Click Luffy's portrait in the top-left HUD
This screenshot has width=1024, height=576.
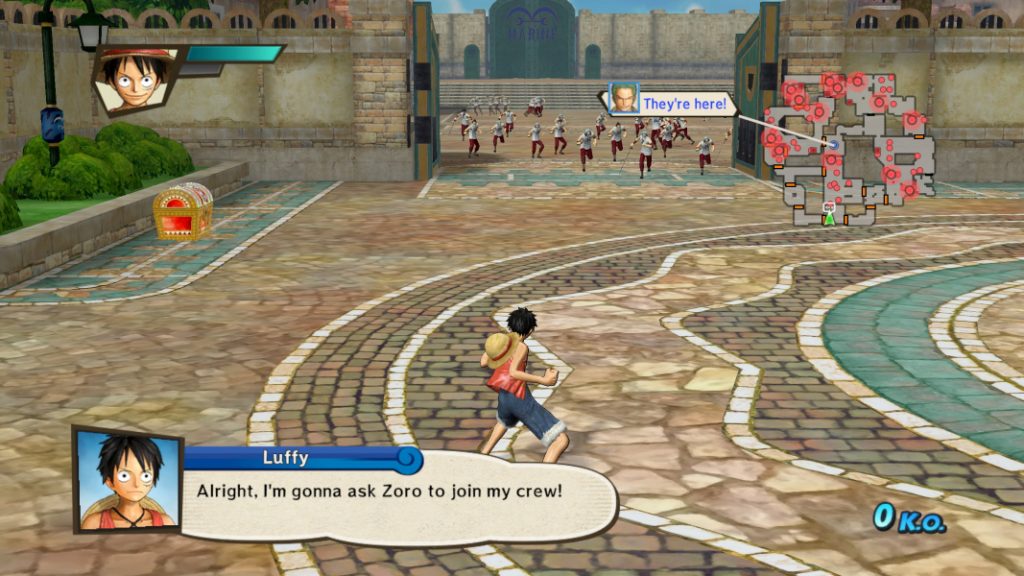tap(137, 77)
